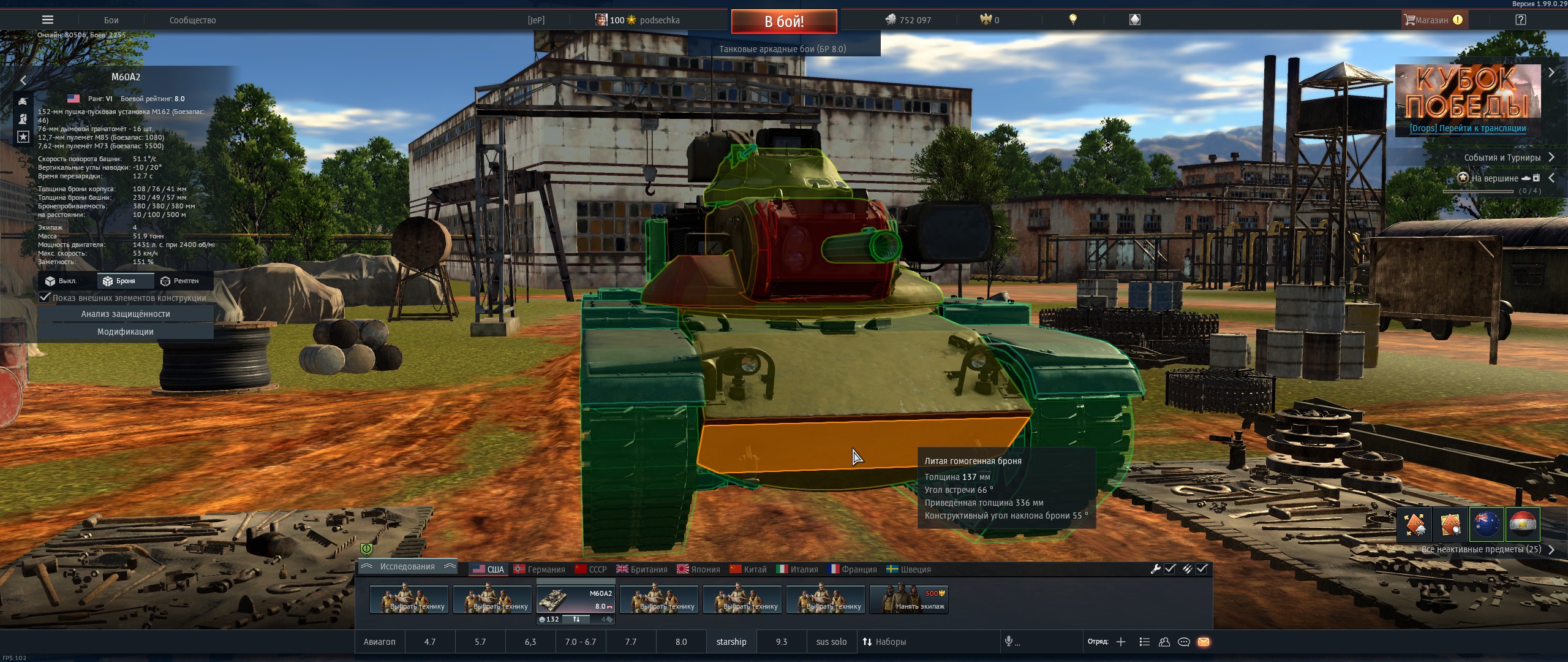Screen dimensions: 1568x662
Task: Switch to the СССР nation tab
Action: (x=590, y=569)
